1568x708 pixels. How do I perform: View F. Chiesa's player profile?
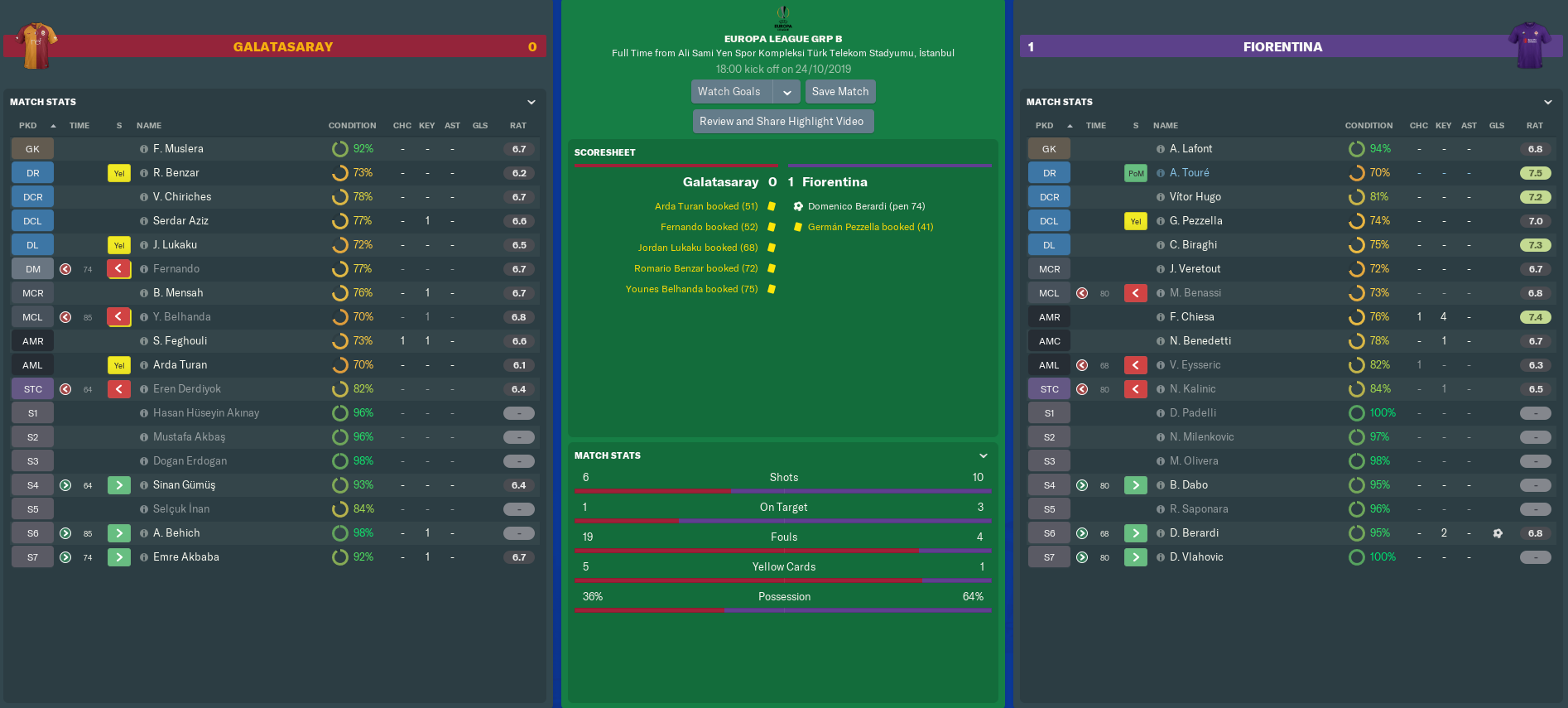[1191, 317]
